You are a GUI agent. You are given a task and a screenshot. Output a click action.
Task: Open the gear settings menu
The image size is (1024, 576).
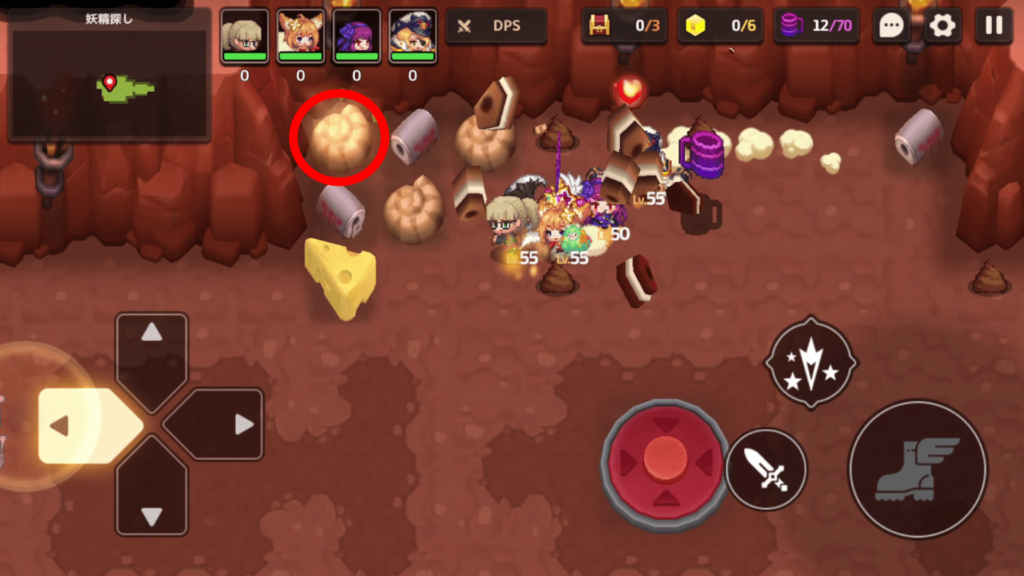coord(942,26)
